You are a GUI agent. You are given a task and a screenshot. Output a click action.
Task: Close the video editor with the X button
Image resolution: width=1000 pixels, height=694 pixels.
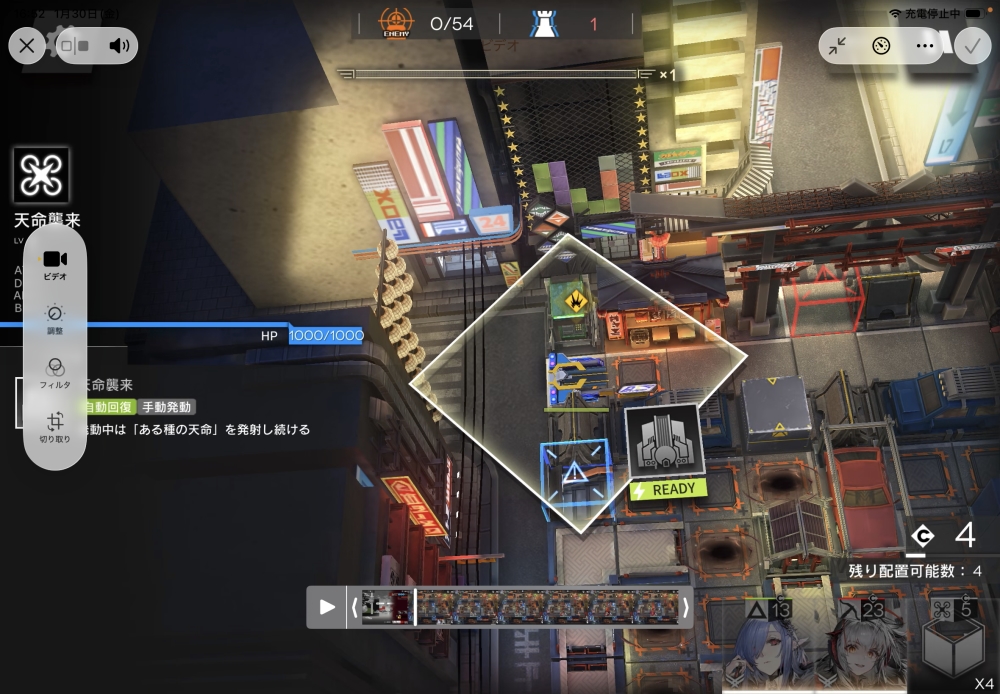[x=27, y=45]
